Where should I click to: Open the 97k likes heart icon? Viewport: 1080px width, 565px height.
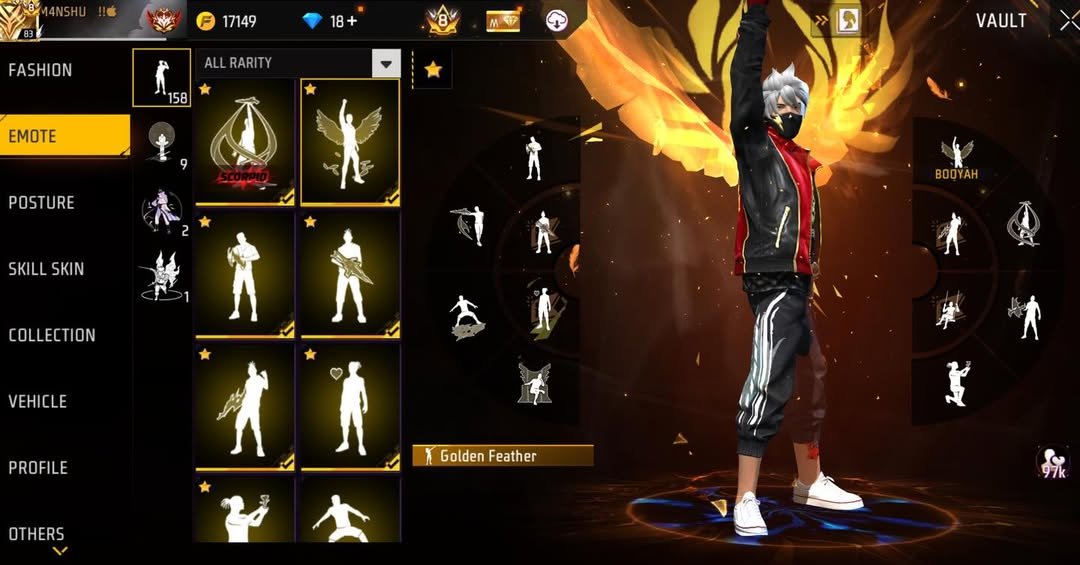[x=1052, y=462]
